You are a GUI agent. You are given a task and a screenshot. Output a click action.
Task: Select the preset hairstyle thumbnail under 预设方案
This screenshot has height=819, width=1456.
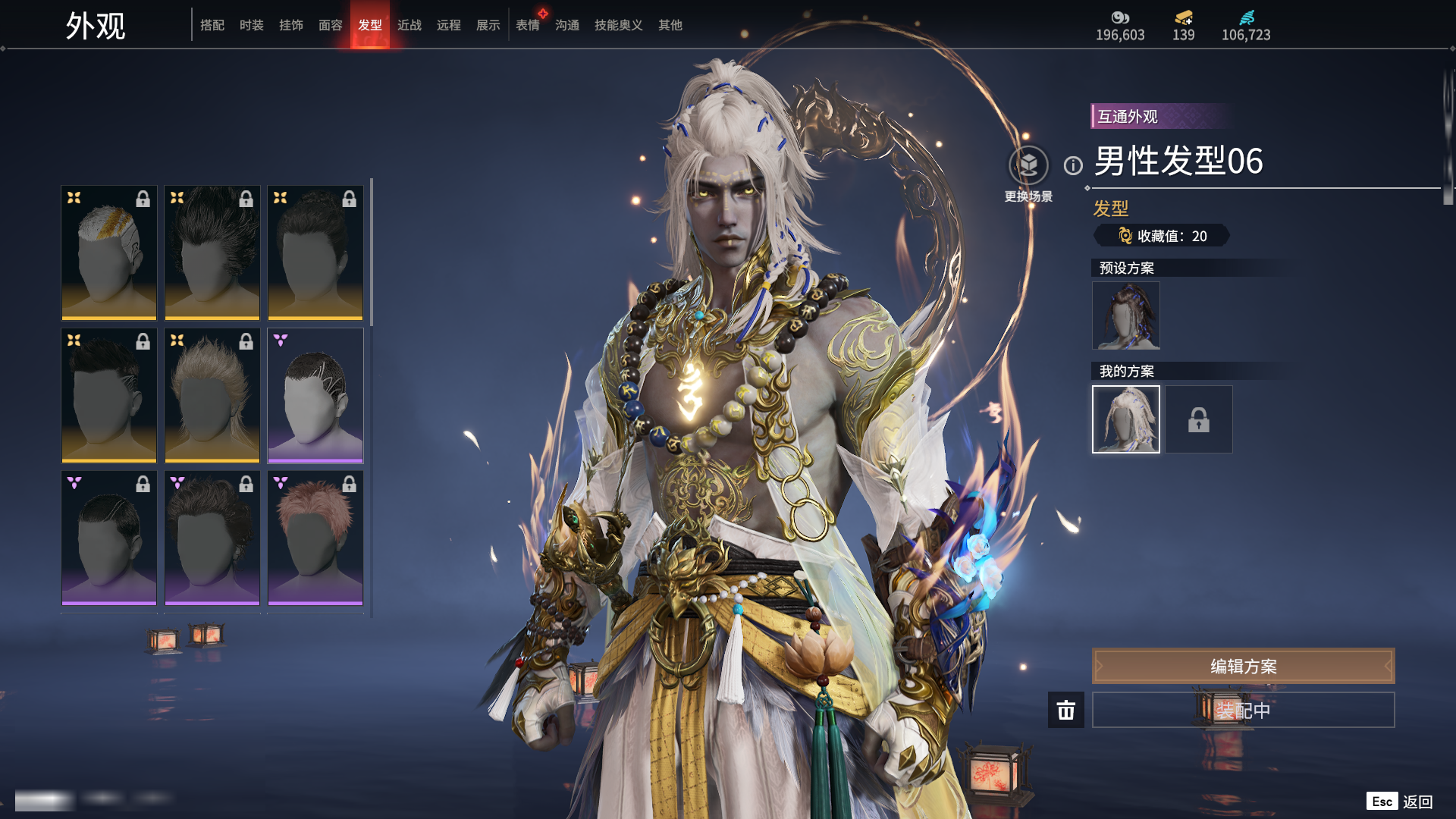1126,315
